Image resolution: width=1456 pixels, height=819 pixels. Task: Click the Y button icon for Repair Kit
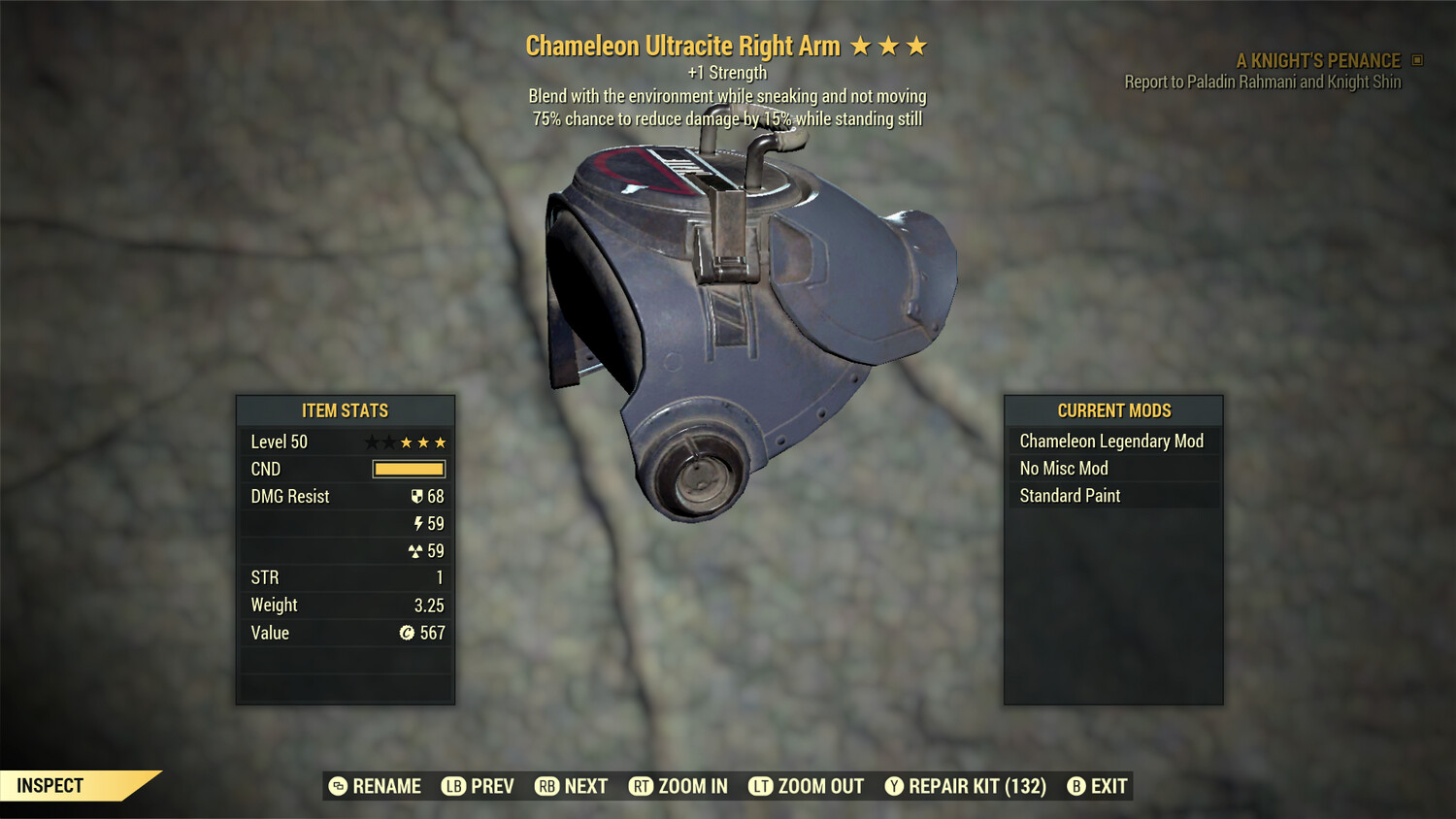tap(893, 786)
